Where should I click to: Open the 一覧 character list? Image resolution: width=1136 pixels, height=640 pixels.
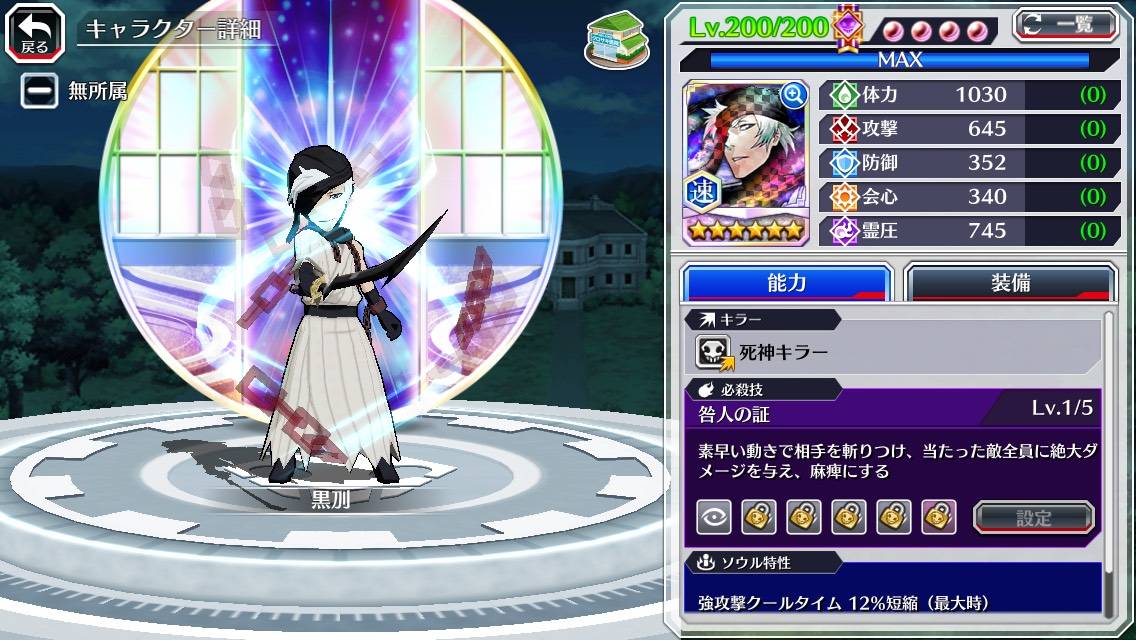1066,25
